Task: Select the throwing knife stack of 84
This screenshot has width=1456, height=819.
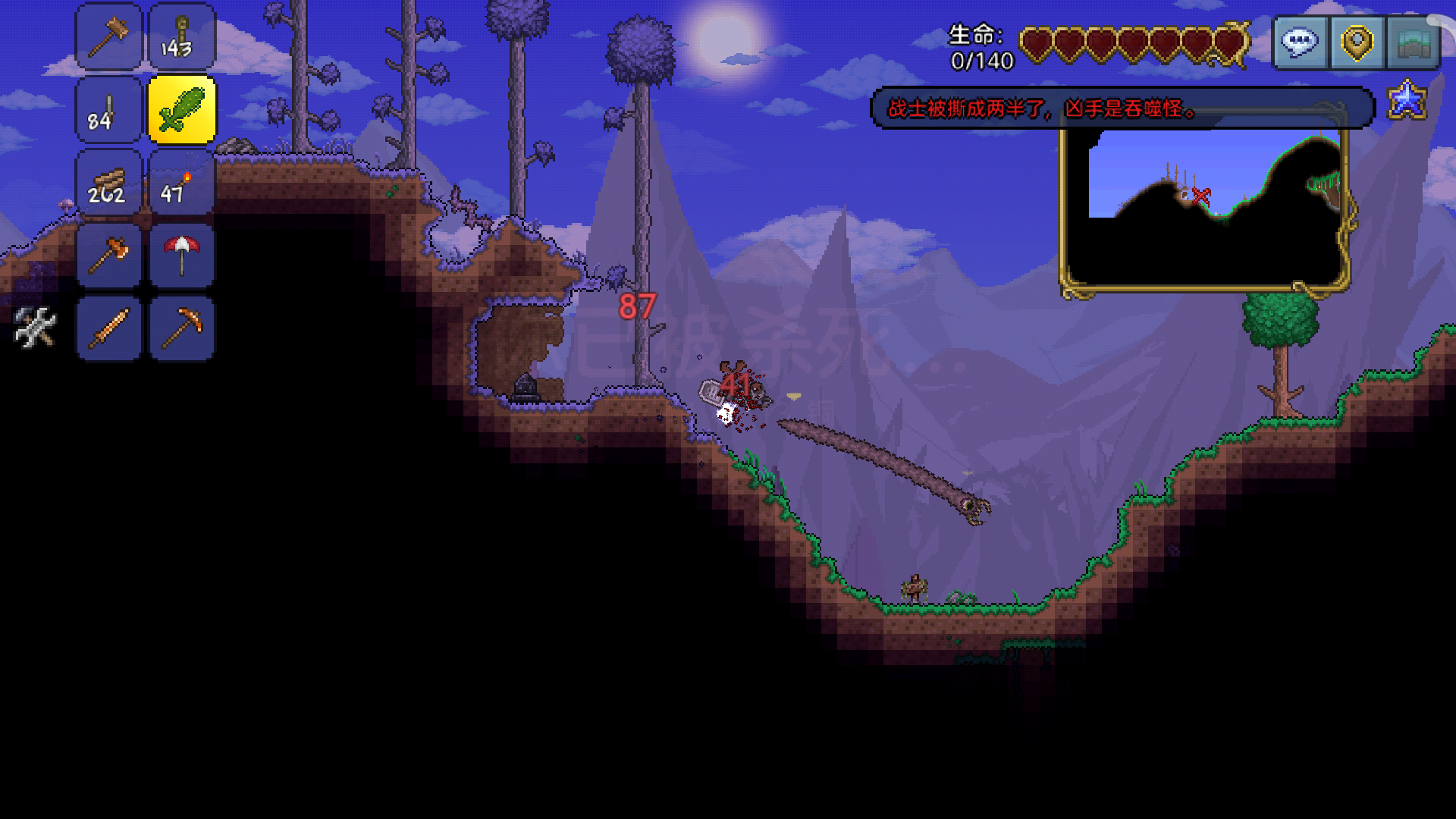Action: (x=109, y=110)
